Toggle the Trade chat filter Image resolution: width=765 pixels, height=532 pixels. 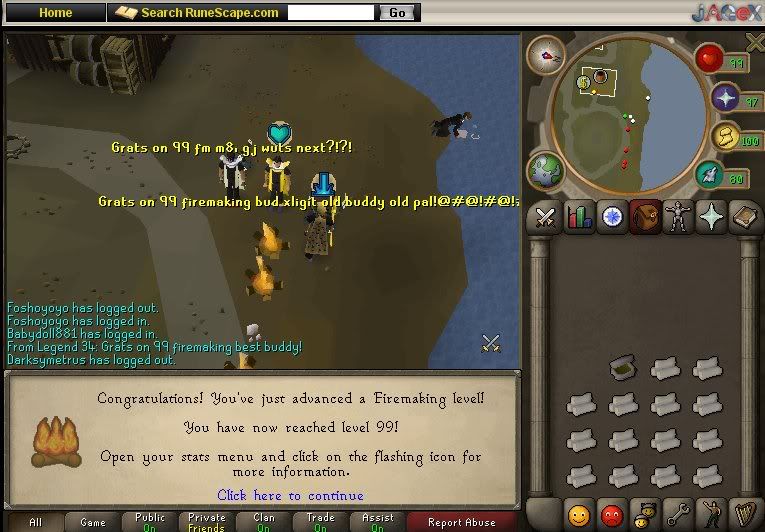321,522
